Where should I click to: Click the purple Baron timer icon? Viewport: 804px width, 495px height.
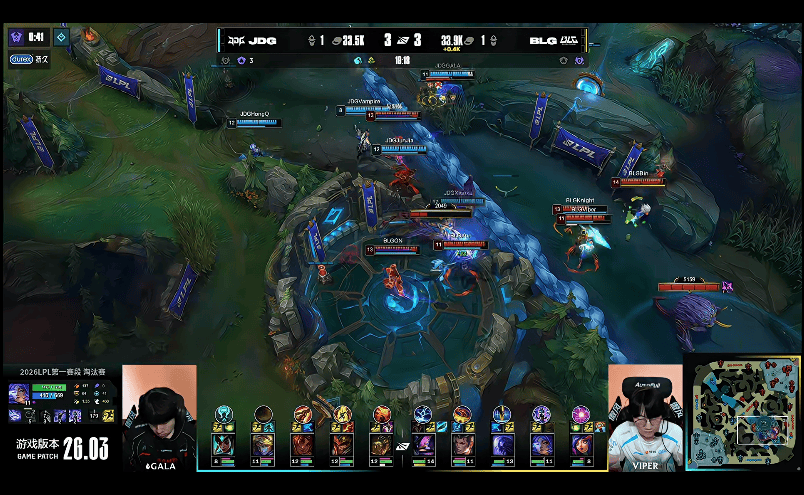(17, 37)
